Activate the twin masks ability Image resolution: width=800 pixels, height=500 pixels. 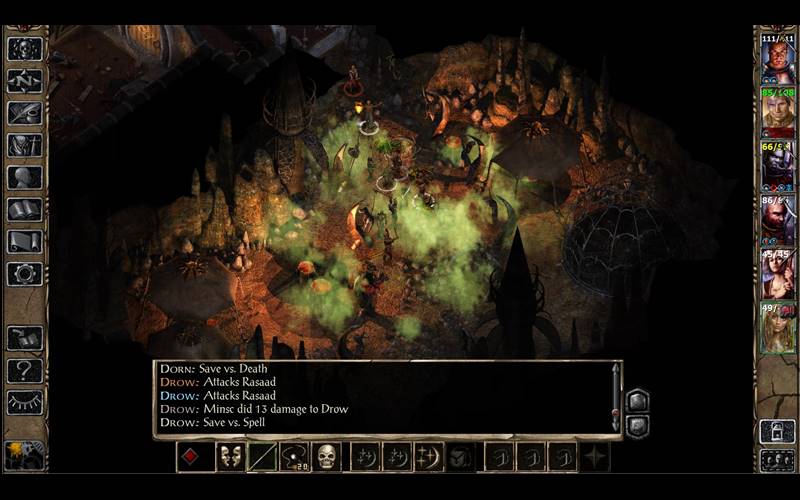pos(230,457)
